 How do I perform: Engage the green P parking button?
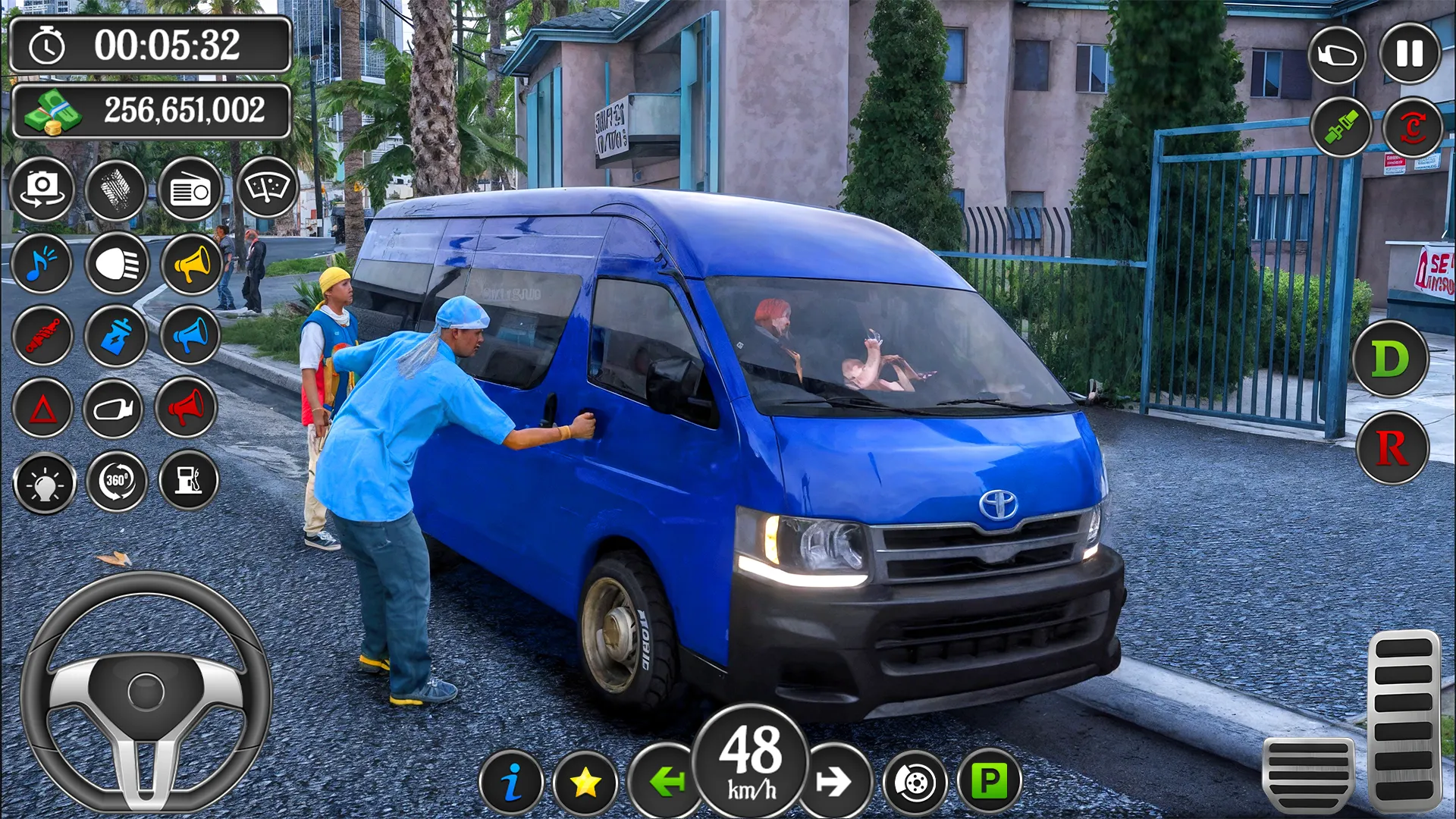click(x=989, y=780)
